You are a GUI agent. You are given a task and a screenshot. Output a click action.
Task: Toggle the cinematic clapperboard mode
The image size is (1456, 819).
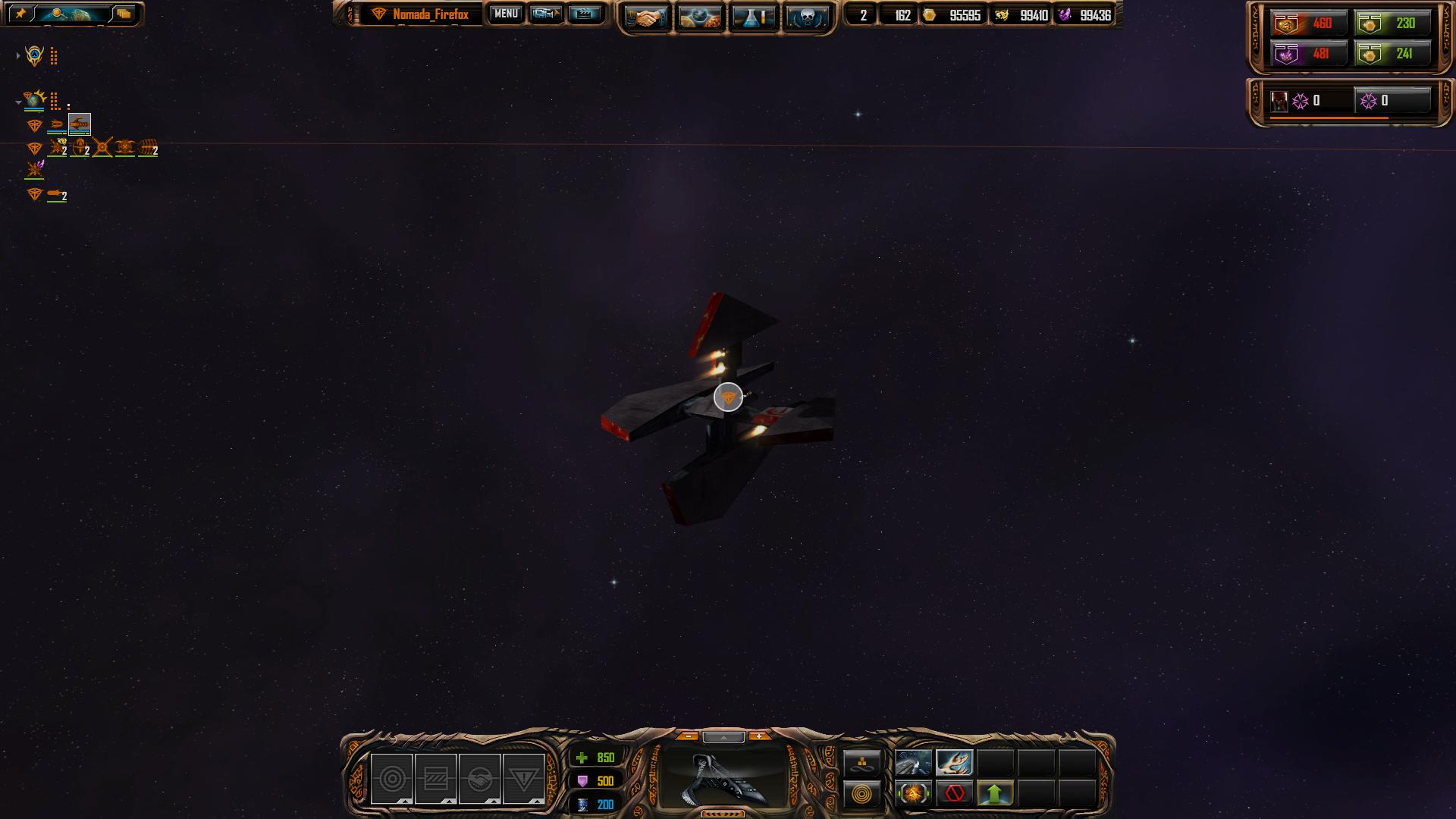(x=584, y=14)
